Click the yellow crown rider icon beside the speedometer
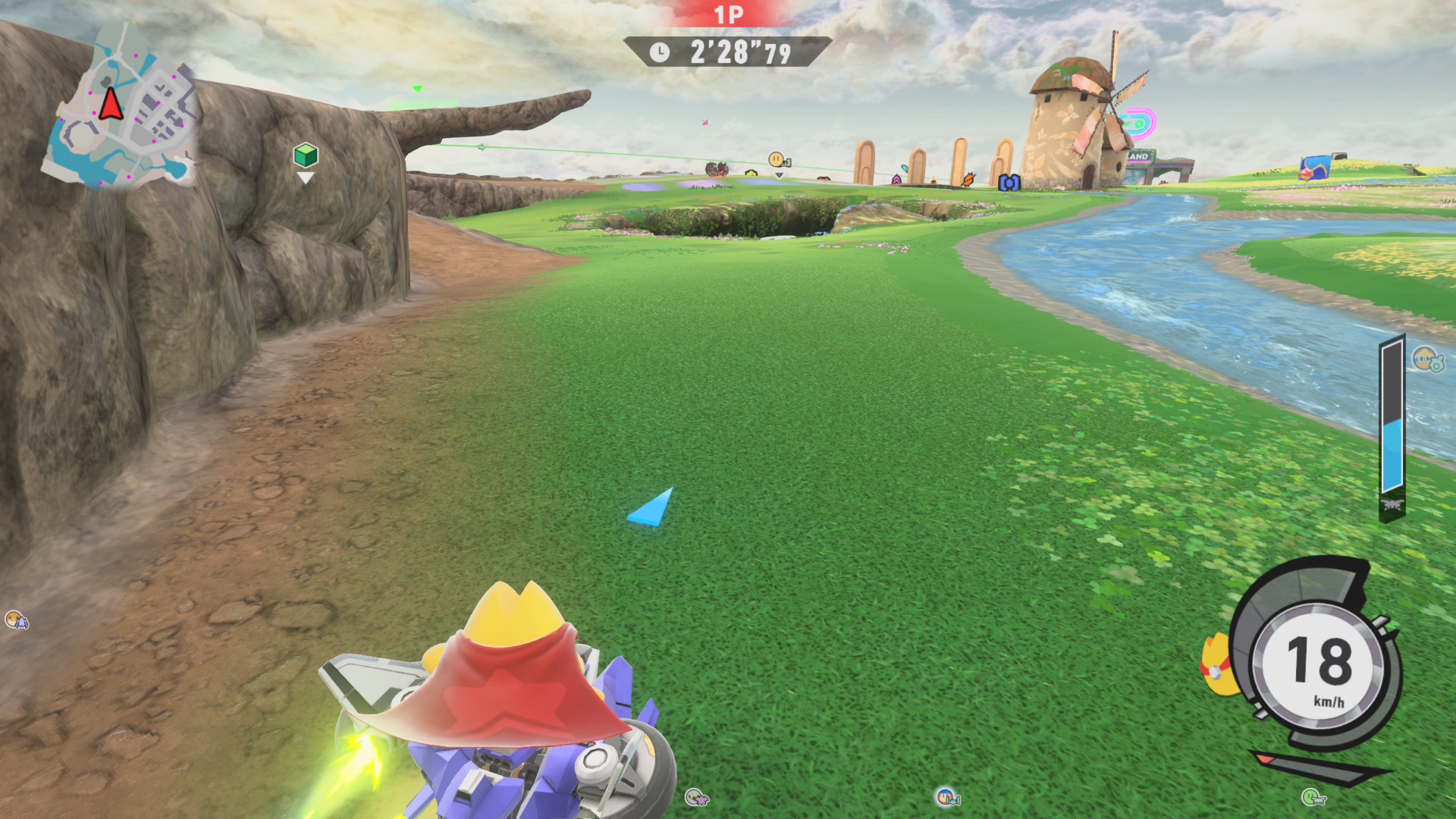1456x819 pixels. 1216,666
